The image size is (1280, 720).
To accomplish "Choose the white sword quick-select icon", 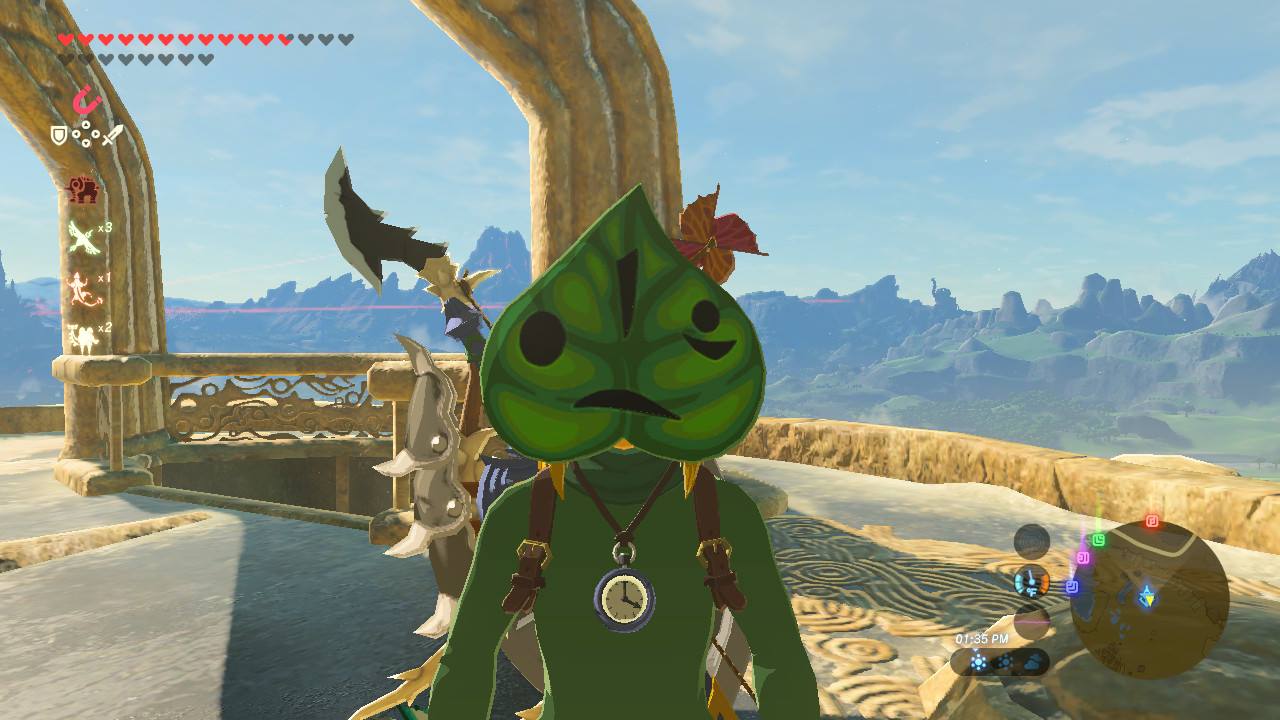I will pyautogui.click(x=112, y=134).
